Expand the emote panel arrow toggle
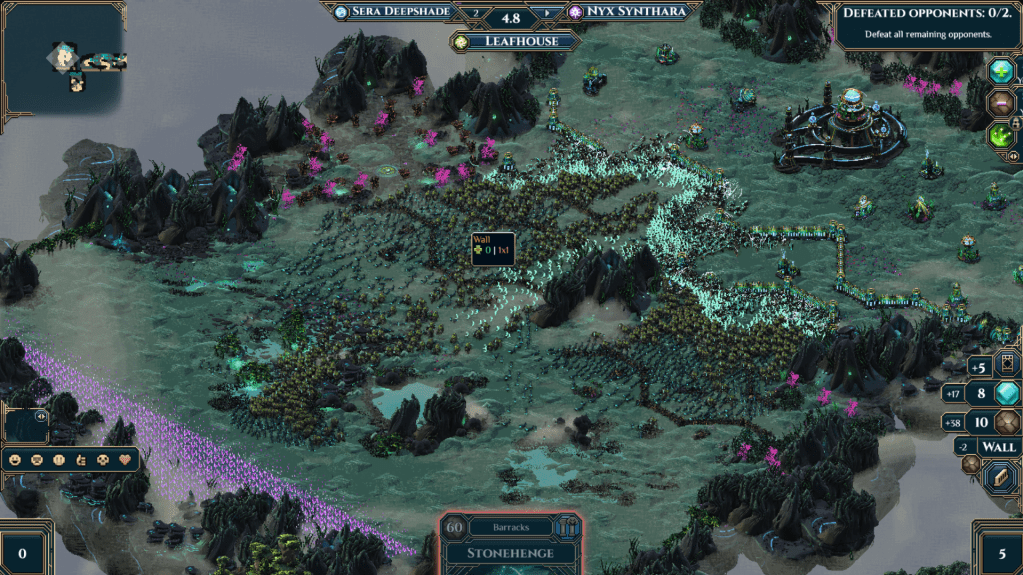 point(41,415)
